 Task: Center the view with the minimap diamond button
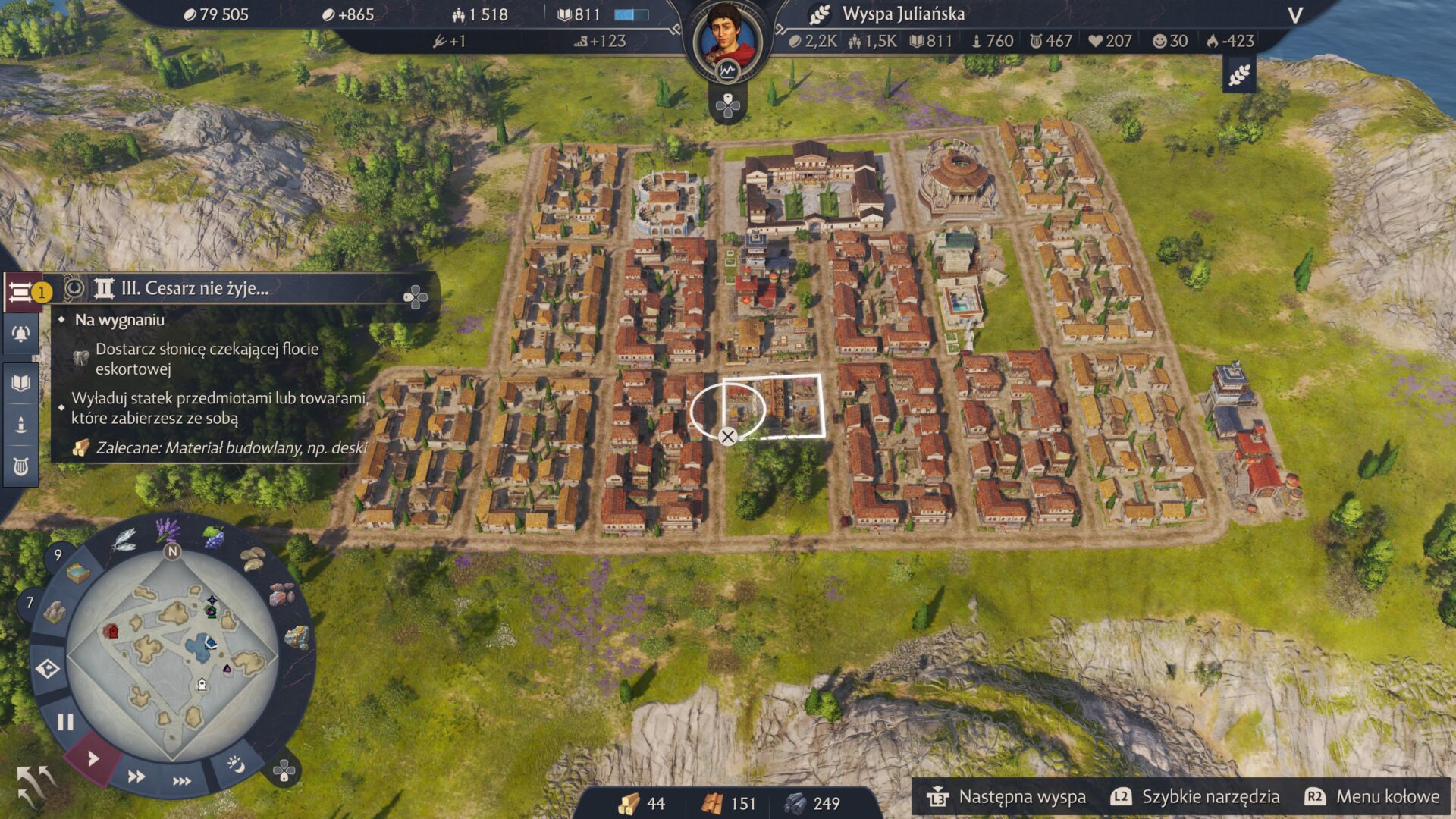click(47, 669)
